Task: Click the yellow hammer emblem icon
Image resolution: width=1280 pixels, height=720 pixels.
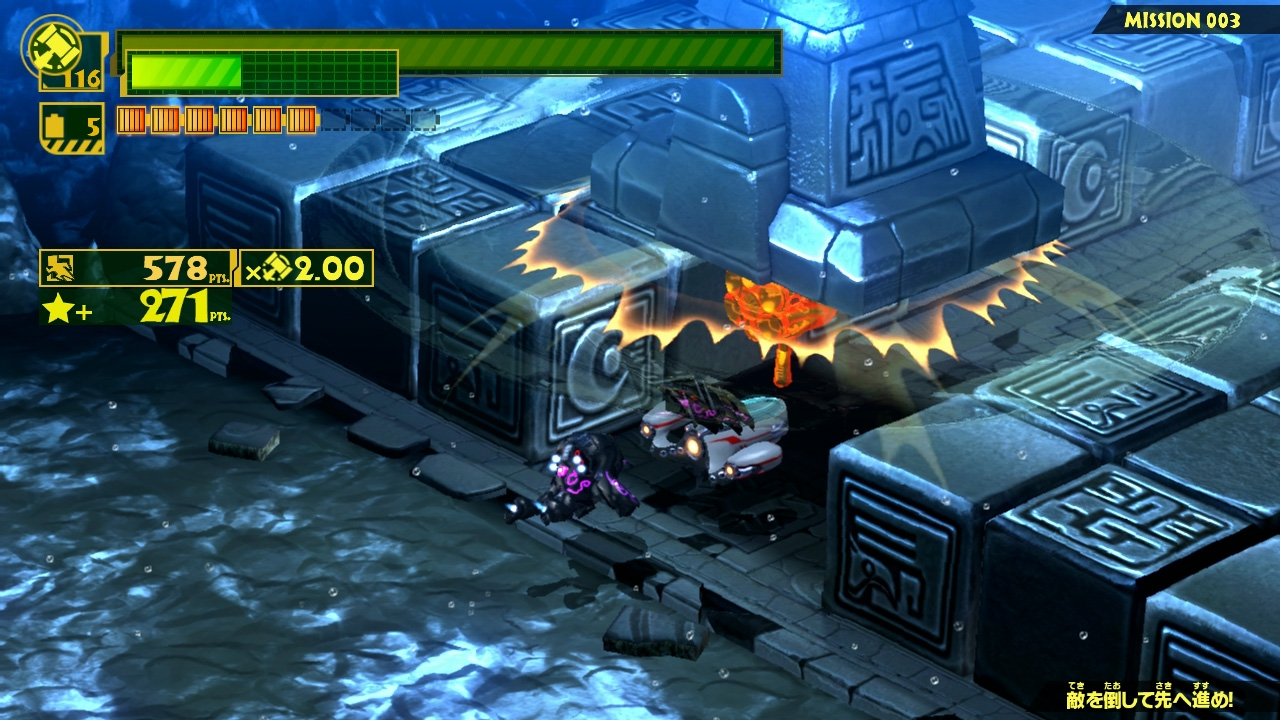Action: pyautogui.click(x=47, y=43)
